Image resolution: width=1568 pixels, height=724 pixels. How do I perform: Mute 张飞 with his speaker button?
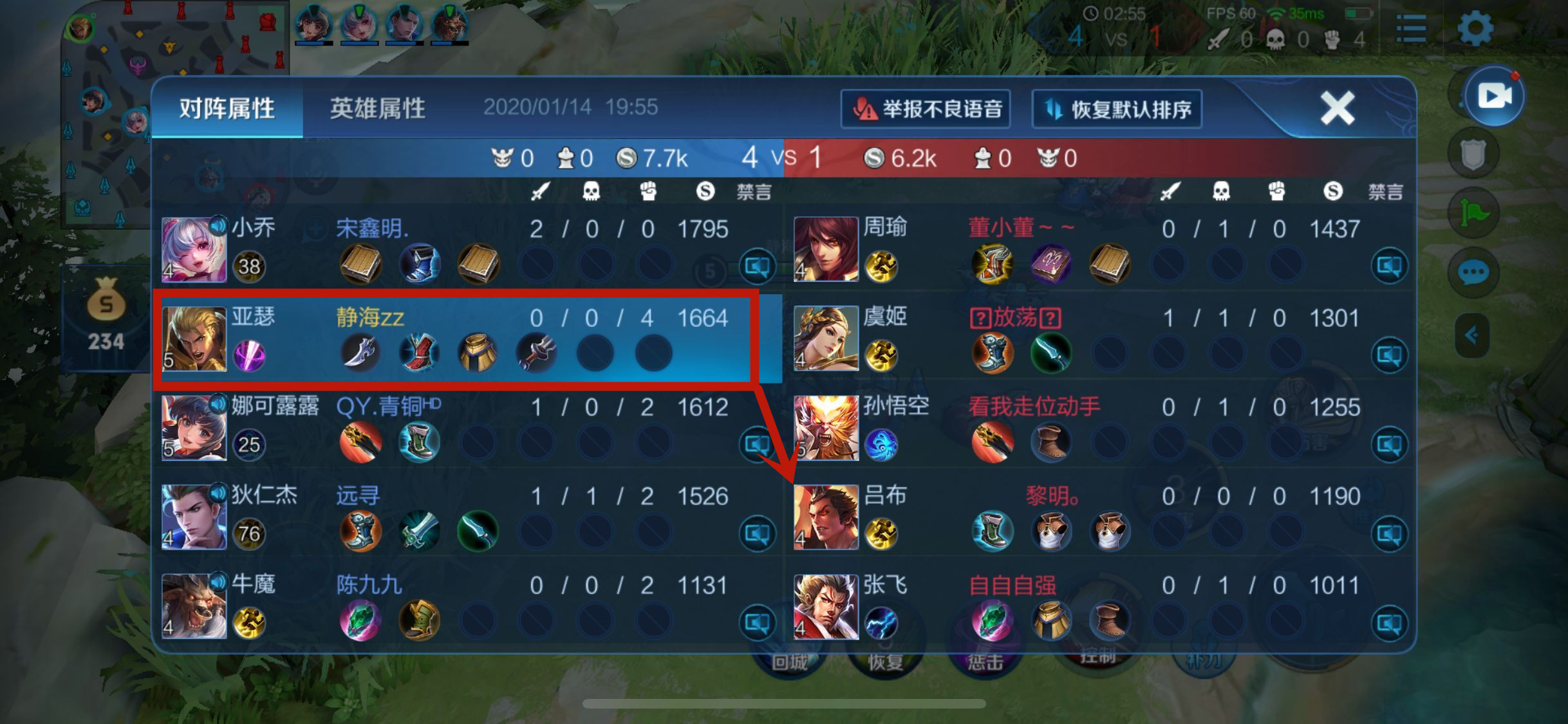tap(1389, 622)
